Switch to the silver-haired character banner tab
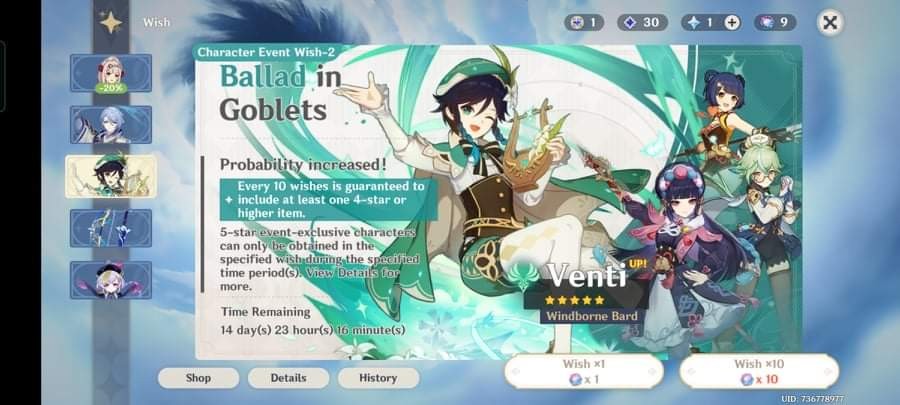900x405 pixels. (110, 125)
